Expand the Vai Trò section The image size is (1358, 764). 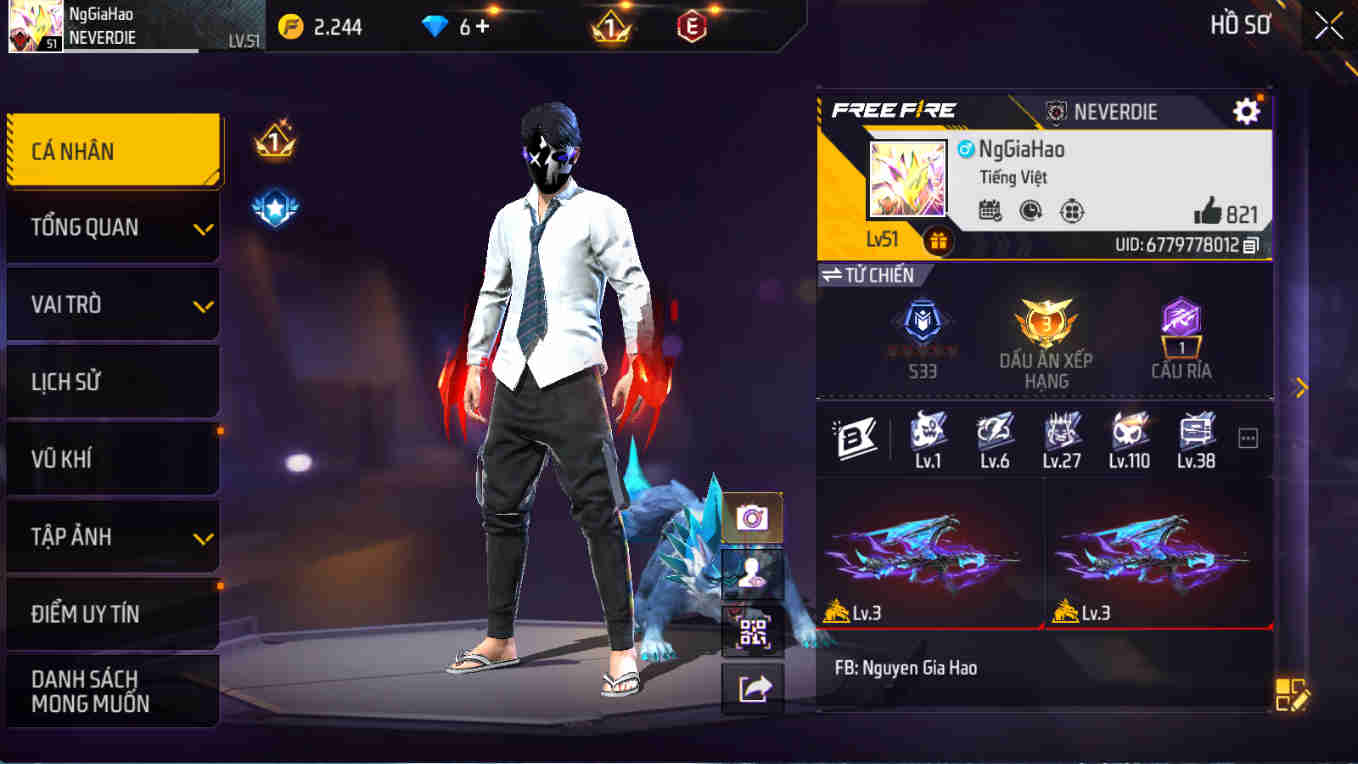tap(113, 304)
